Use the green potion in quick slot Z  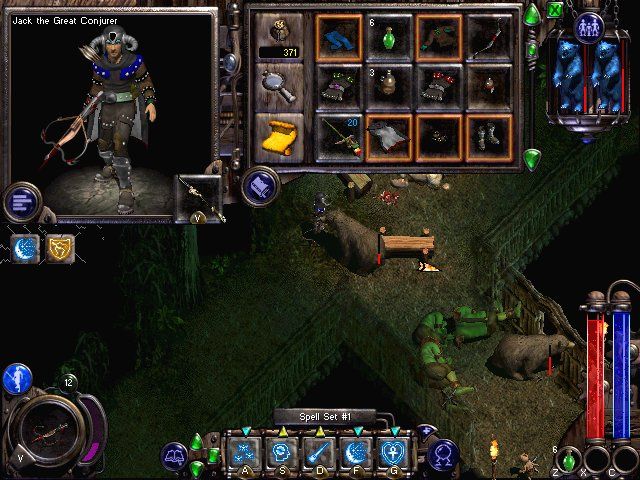click(569, 461)
